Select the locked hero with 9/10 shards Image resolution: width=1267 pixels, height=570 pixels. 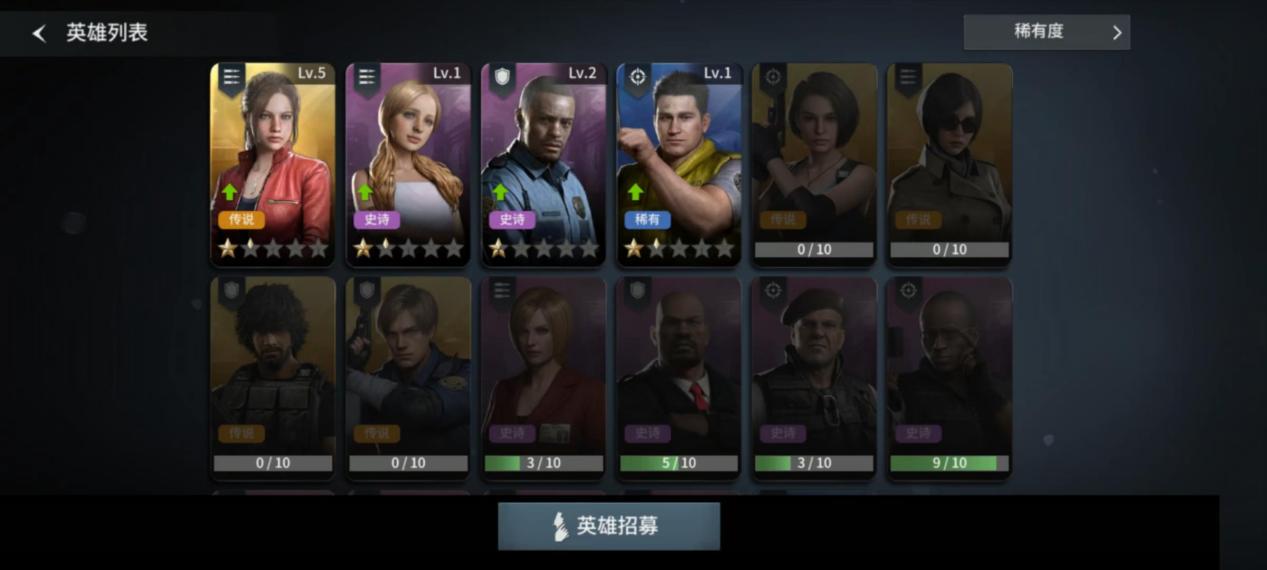click(949, 375)
